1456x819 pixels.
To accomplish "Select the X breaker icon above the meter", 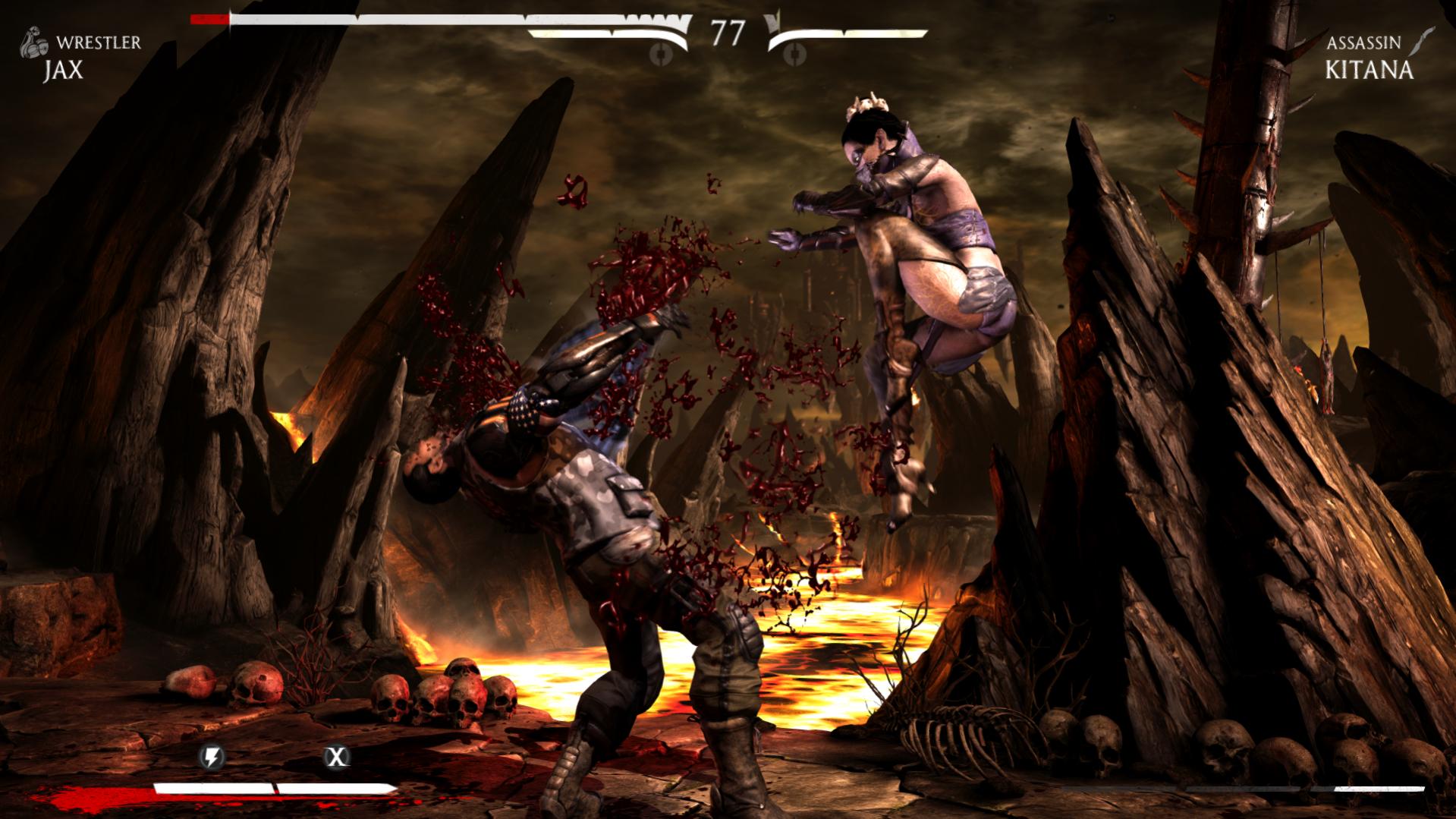I will [336, 756].
